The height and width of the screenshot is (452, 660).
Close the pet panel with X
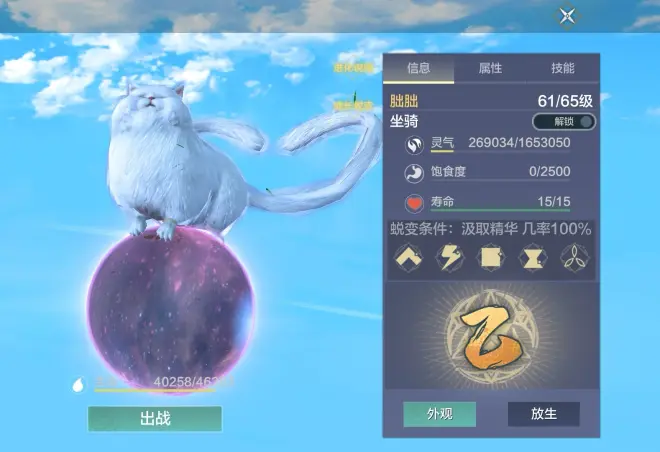[567, 15]
